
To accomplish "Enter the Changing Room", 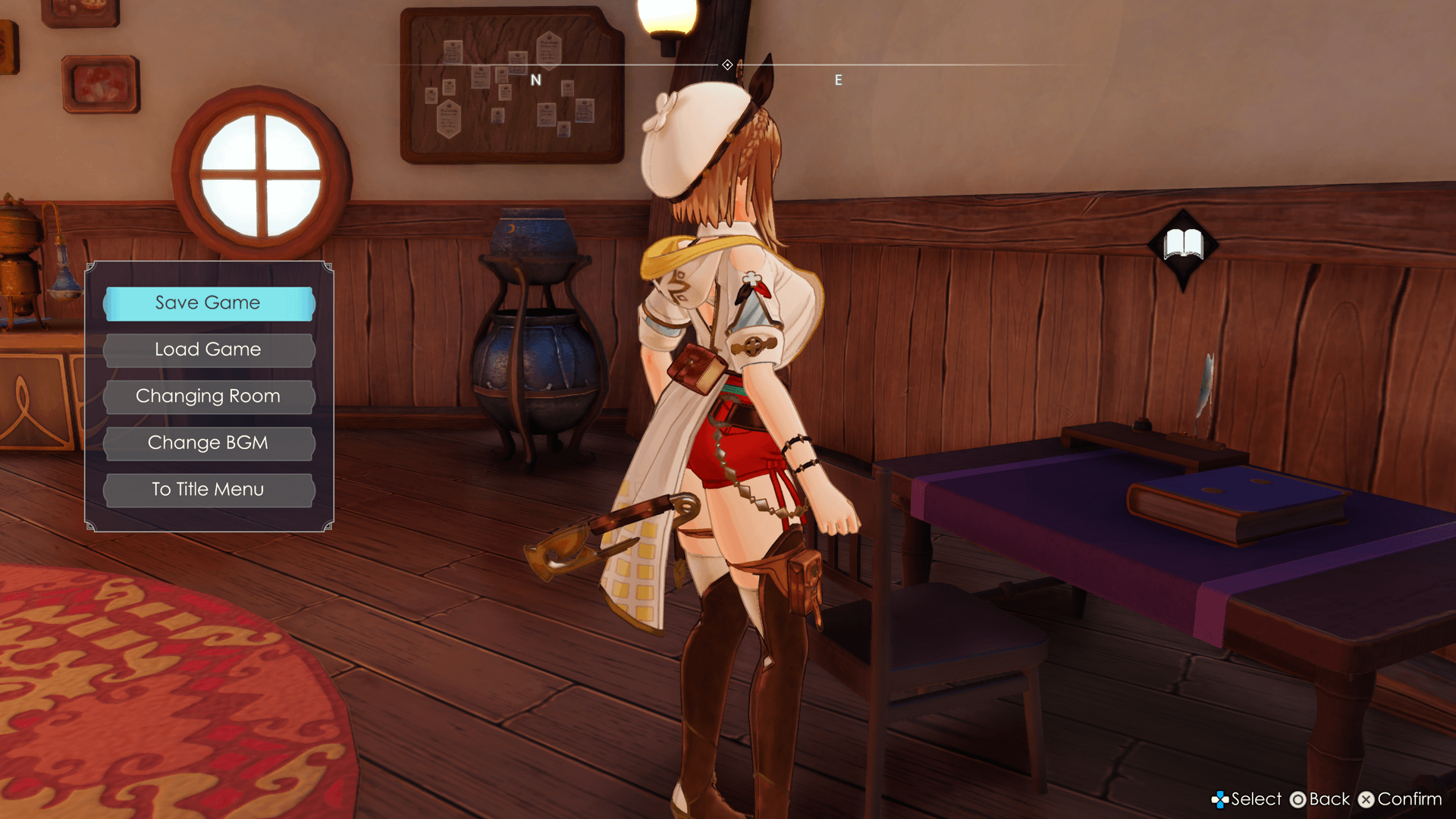I will [x=209, y=397].
